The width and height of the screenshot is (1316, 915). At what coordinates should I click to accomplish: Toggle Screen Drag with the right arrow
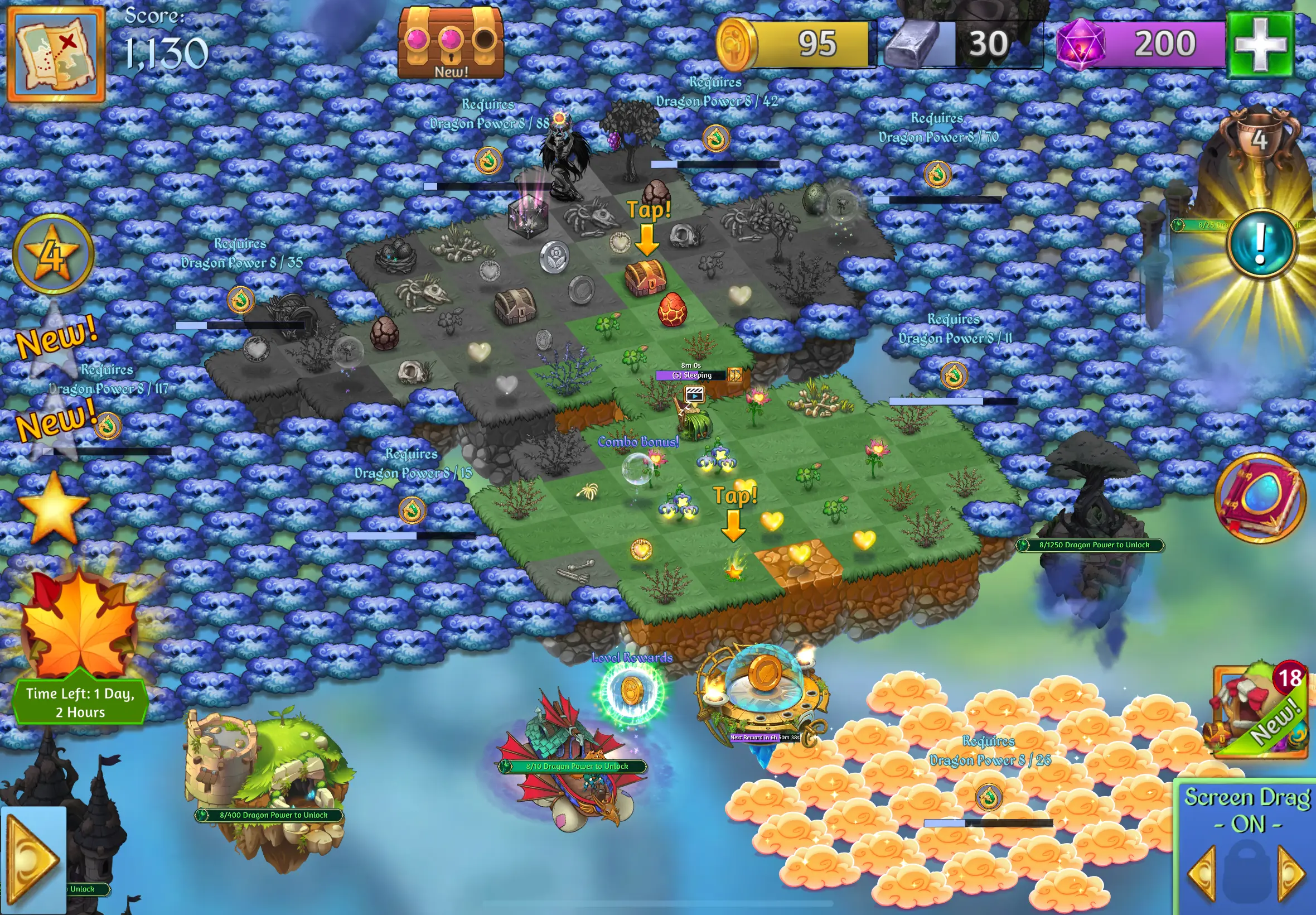coord(1291,873)
